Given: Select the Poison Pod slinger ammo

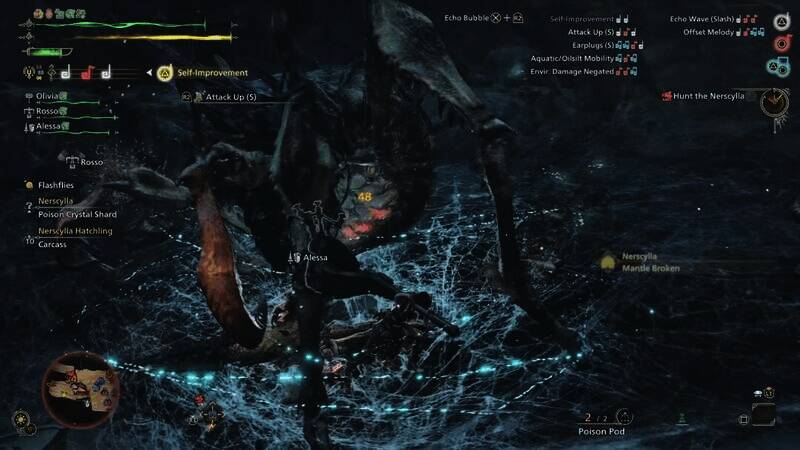Looking at the screenshot, I should pyautogui.click(x=601, y=431).
